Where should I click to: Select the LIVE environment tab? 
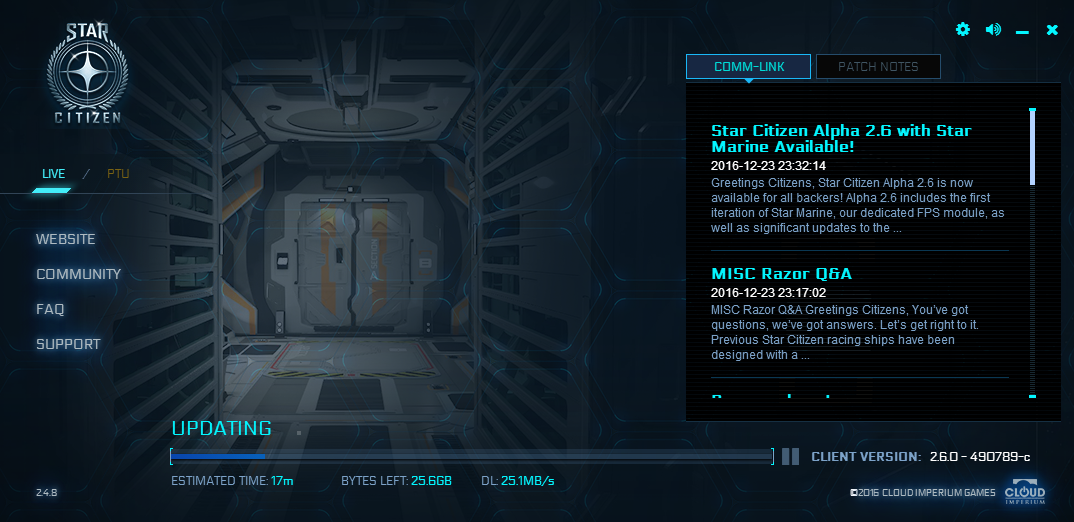(x=53, y=174)
